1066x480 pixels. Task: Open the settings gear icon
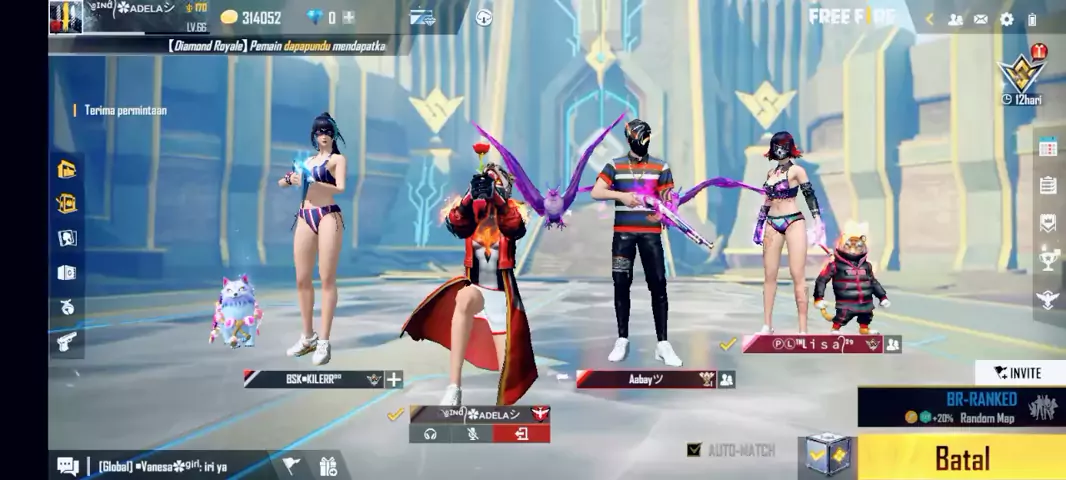pyautogui.click(x=1006, y=19)
